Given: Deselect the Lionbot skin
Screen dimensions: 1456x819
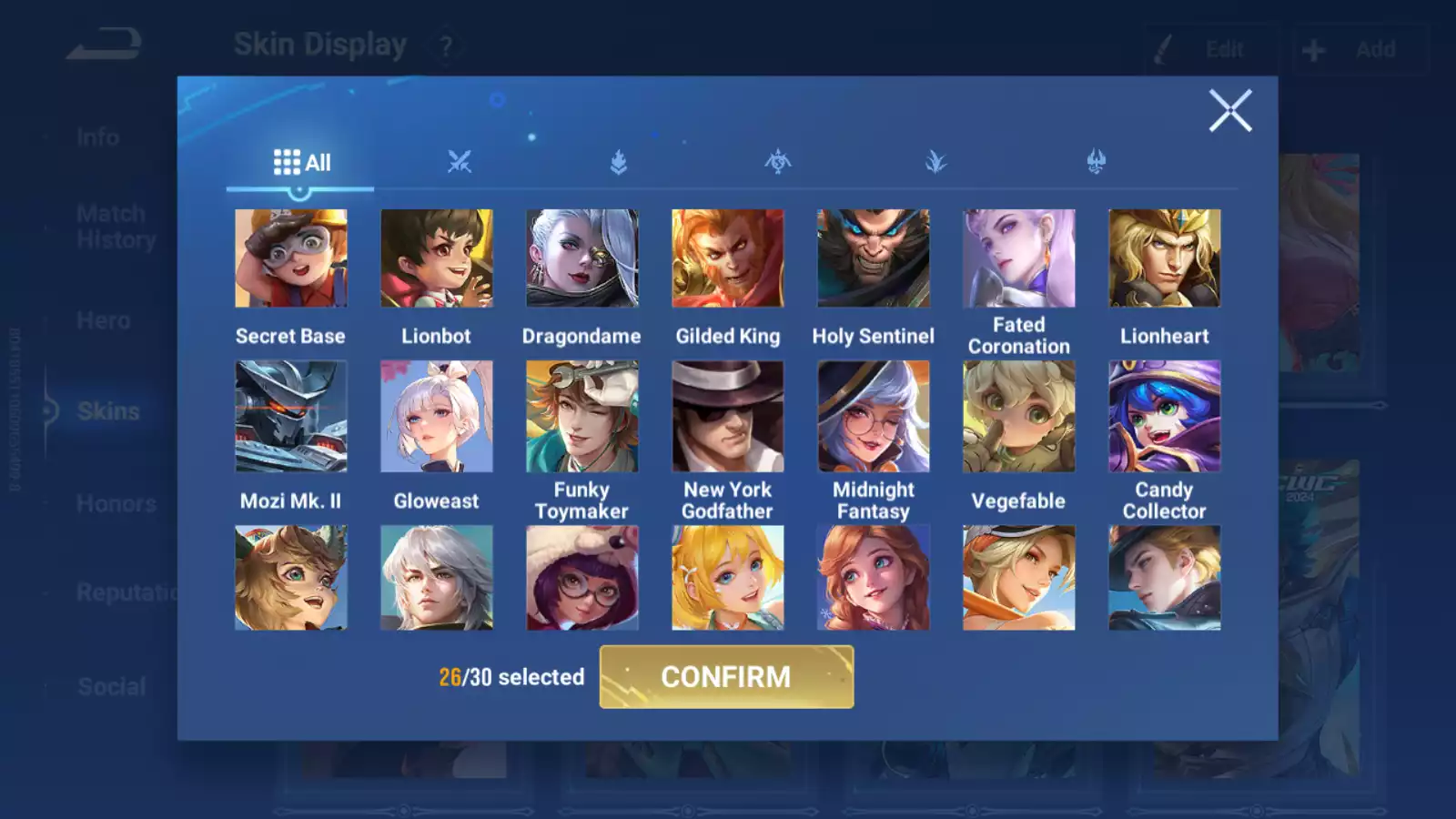Looking at the screenshot, I should [436, 258].
